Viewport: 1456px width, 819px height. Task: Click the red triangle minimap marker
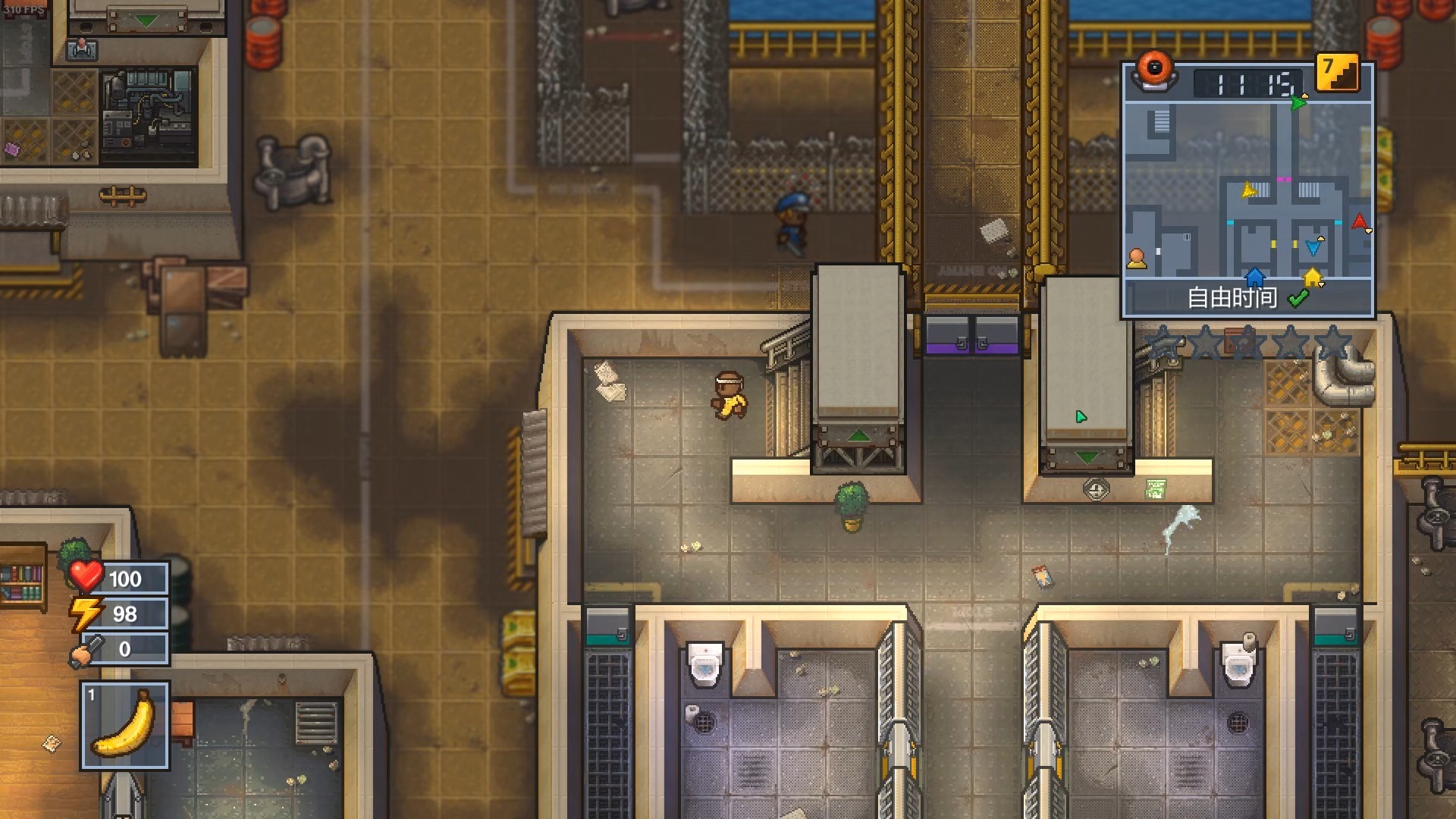coord(1359,222)
